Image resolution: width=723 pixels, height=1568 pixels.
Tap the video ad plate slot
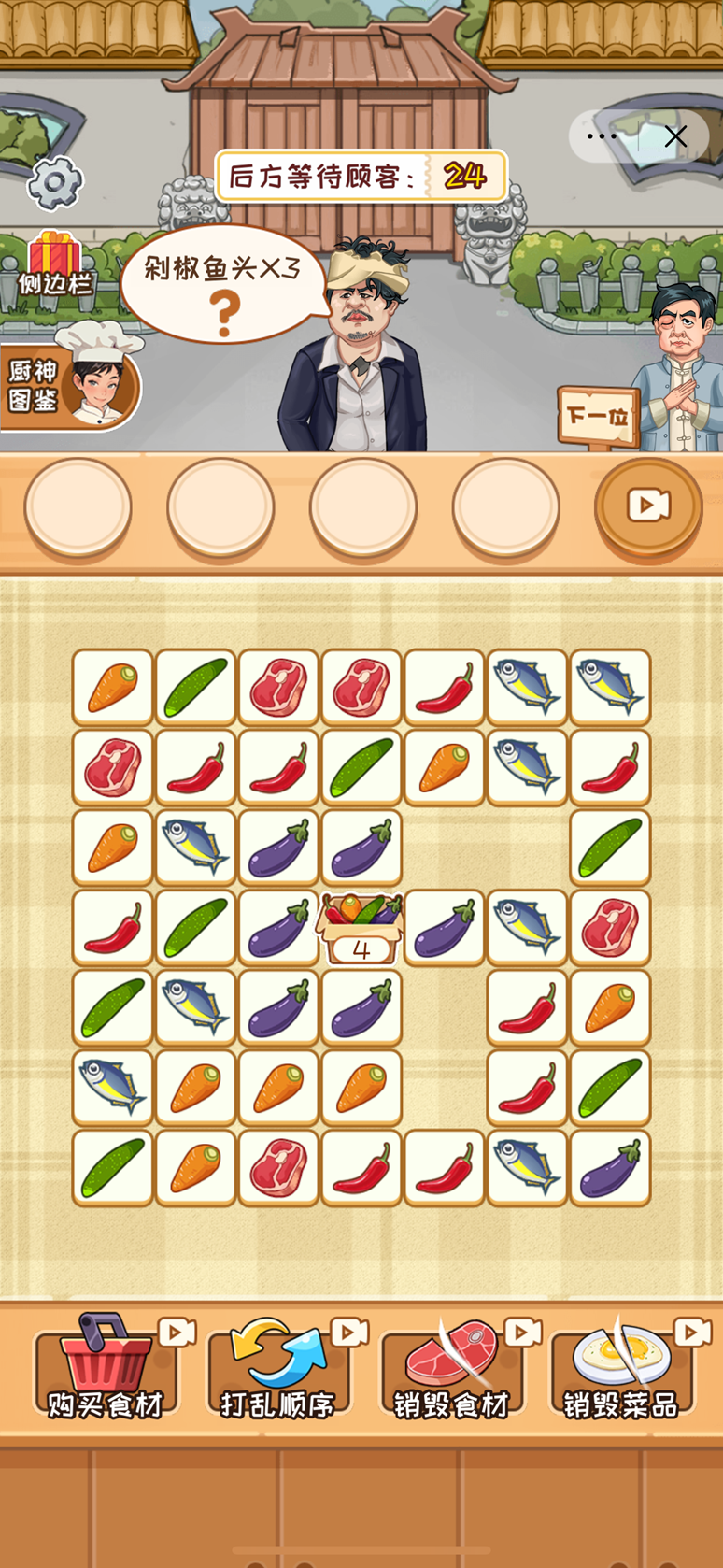(648, 506)
